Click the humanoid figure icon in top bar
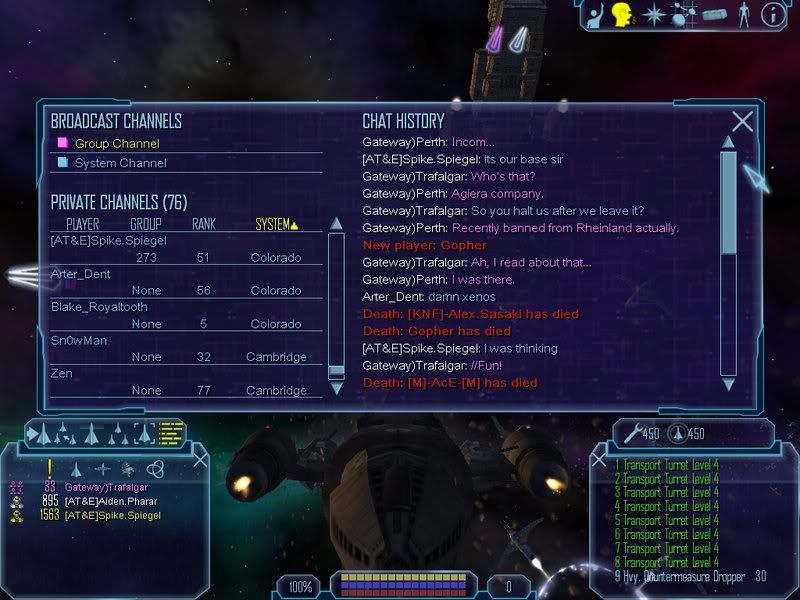 (x=742, y=14)
